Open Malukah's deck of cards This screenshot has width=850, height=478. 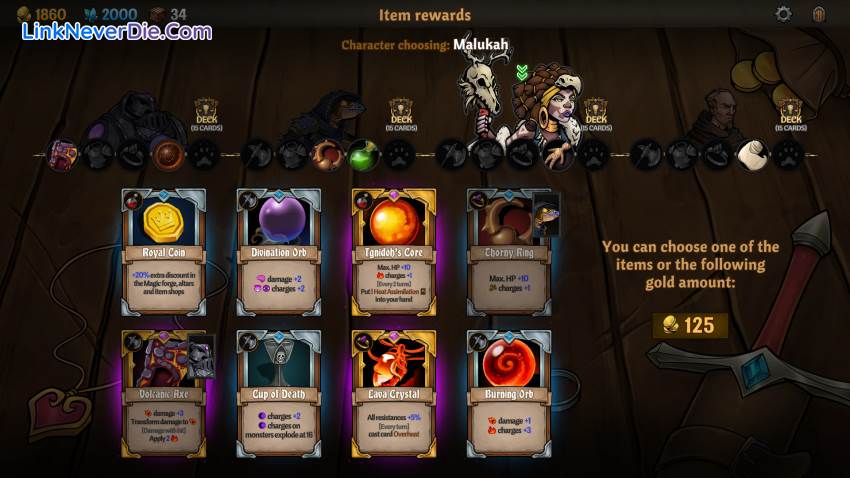[595, 113]
